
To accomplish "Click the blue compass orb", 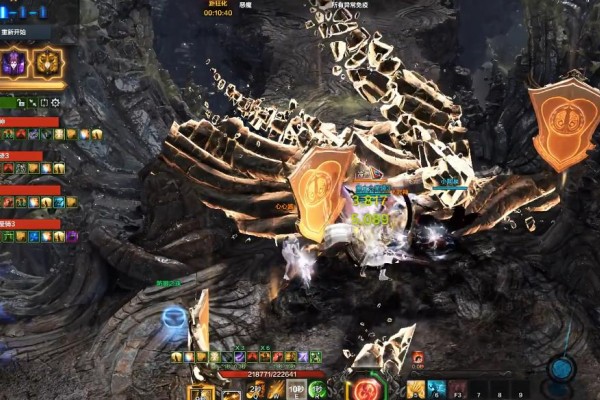I will click(x=561, y=369).
